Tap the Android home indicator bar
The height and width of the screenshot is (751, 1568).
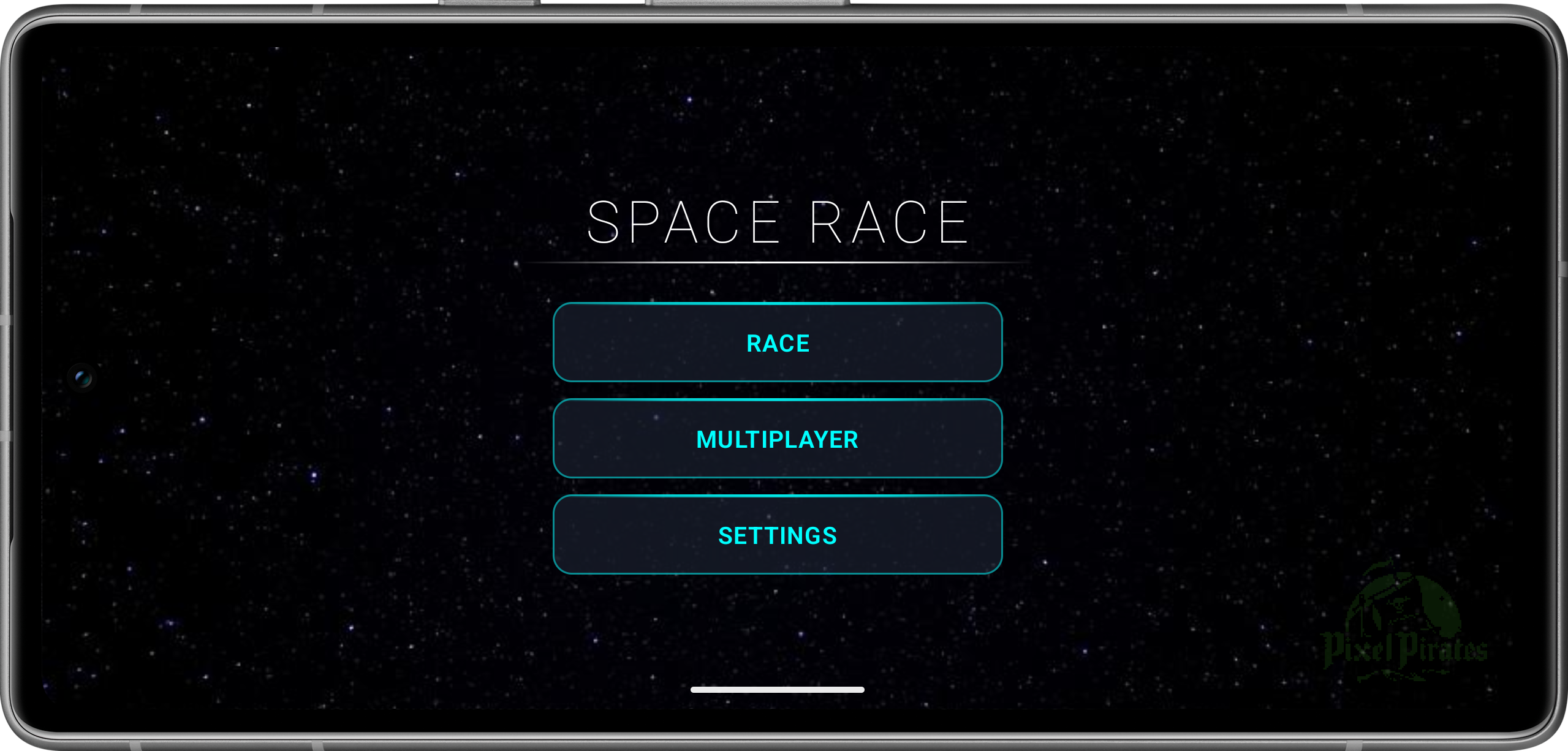tap(777, 689)
